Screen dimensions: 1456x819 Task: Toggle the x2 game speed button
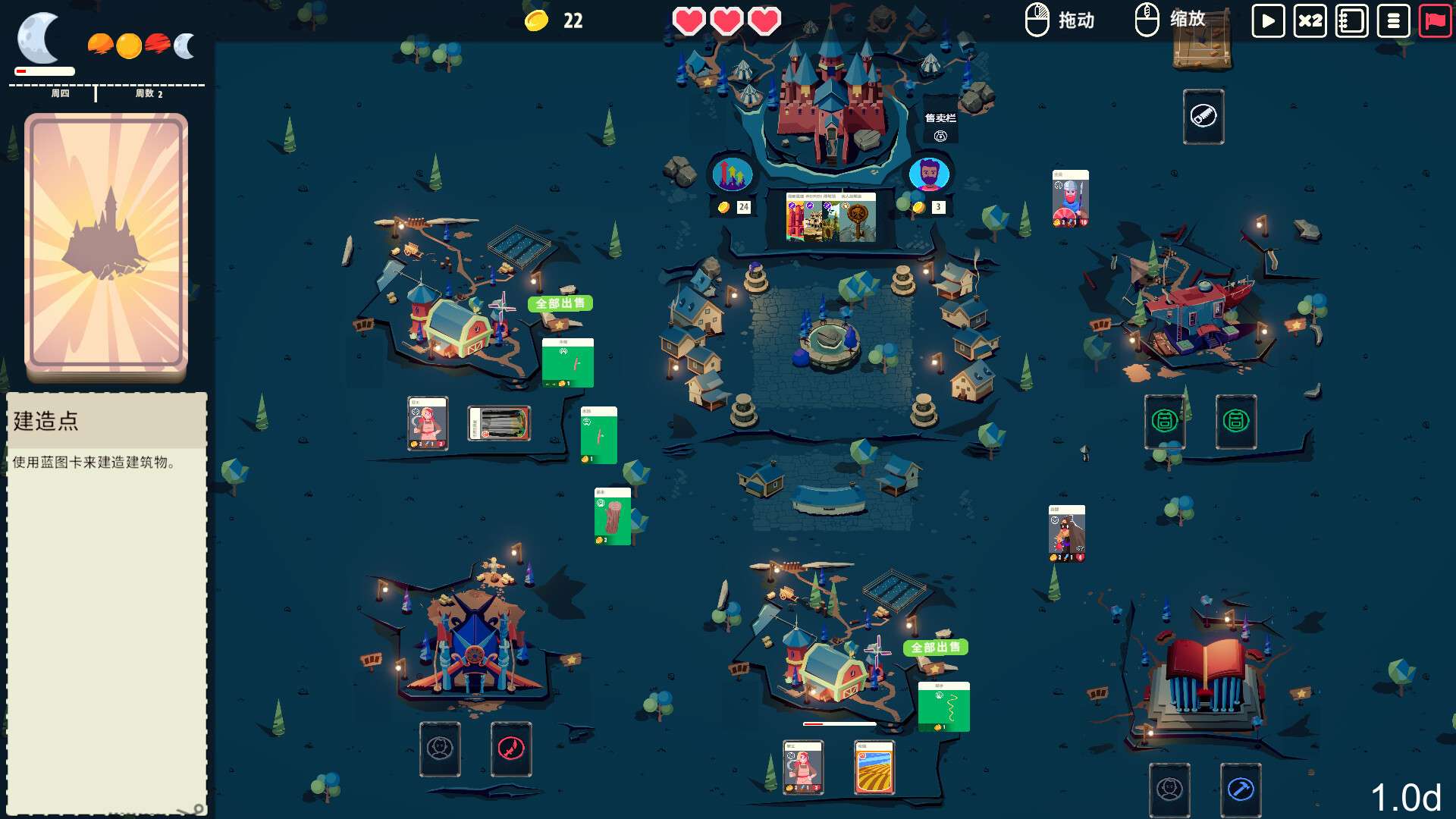pos(1310,20)
